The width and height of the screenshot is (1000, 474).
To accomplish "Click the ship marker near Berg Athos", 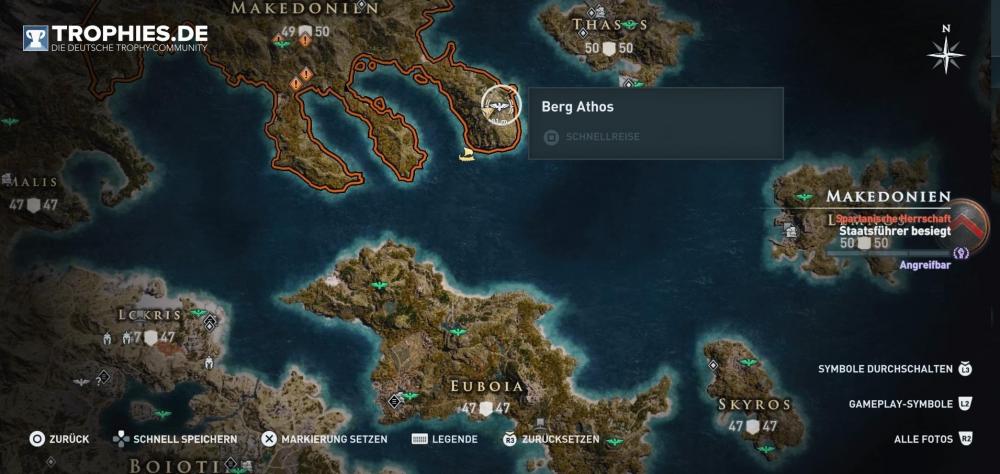I will 465,155.
